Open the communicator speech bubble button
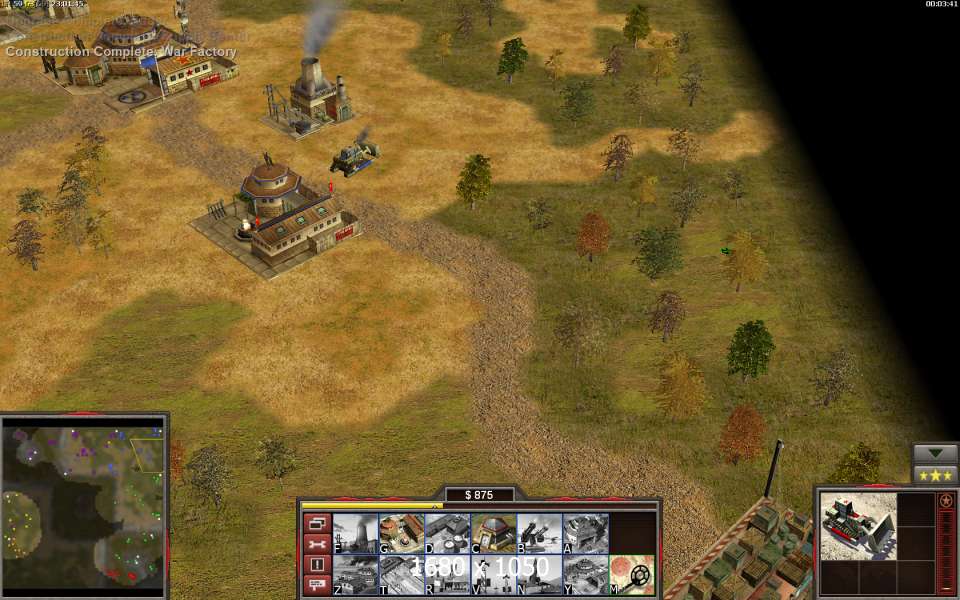This screenshot has width=960, height=600. point(316,585)
